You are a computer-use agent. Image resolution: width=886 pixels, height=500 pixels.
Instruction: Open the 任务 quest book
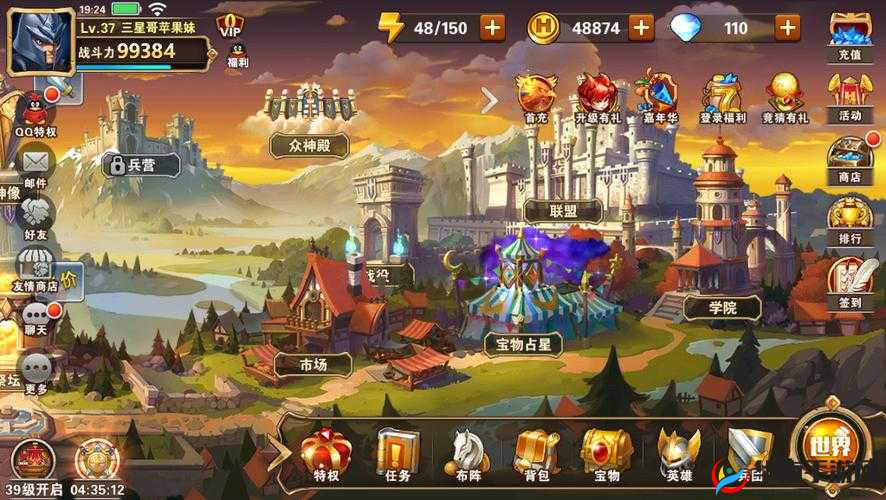click(x=397, y=455)
